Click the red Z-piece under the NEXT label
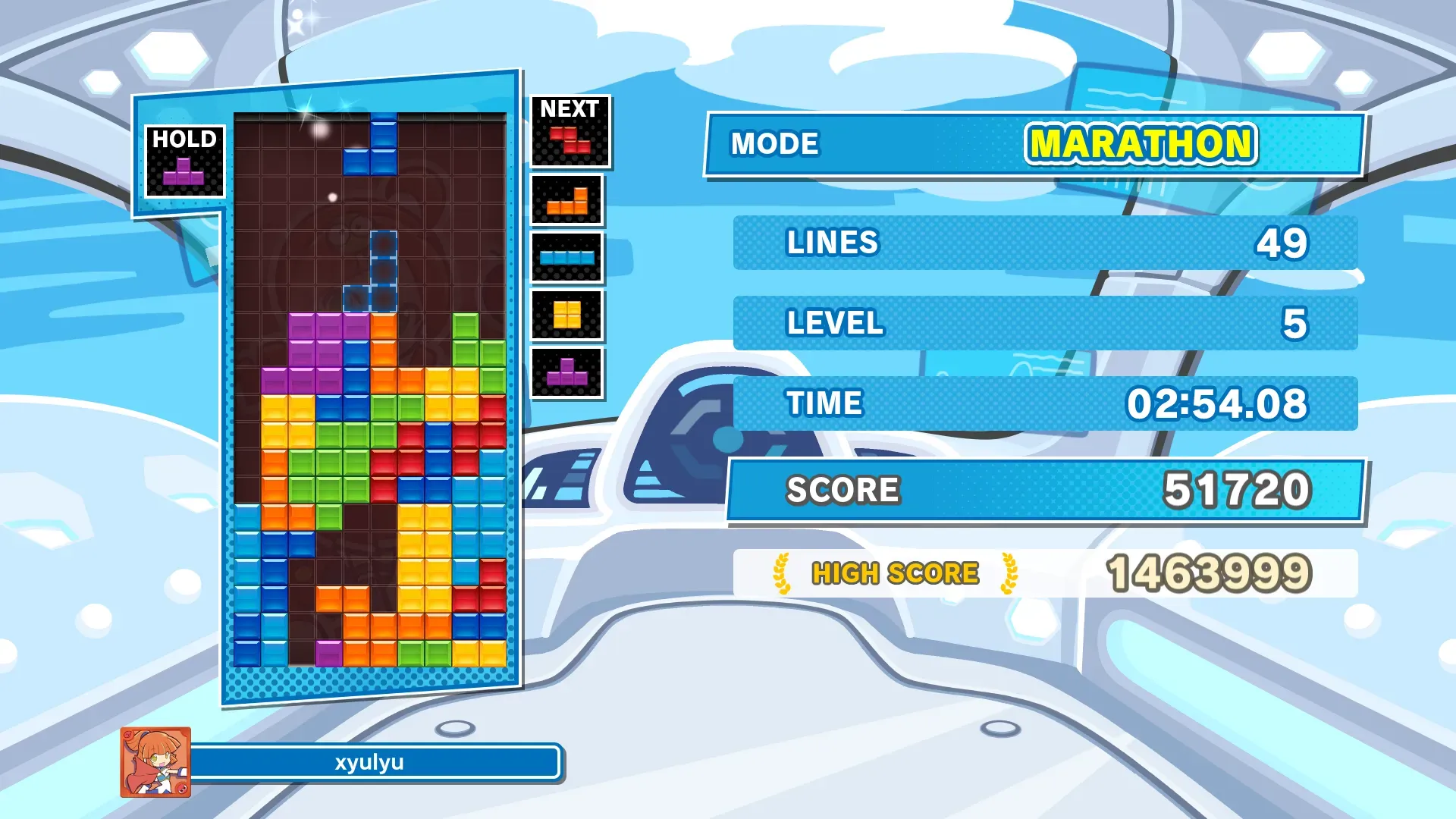Screen dimensions: 1456x819 (x=570, y=141)
